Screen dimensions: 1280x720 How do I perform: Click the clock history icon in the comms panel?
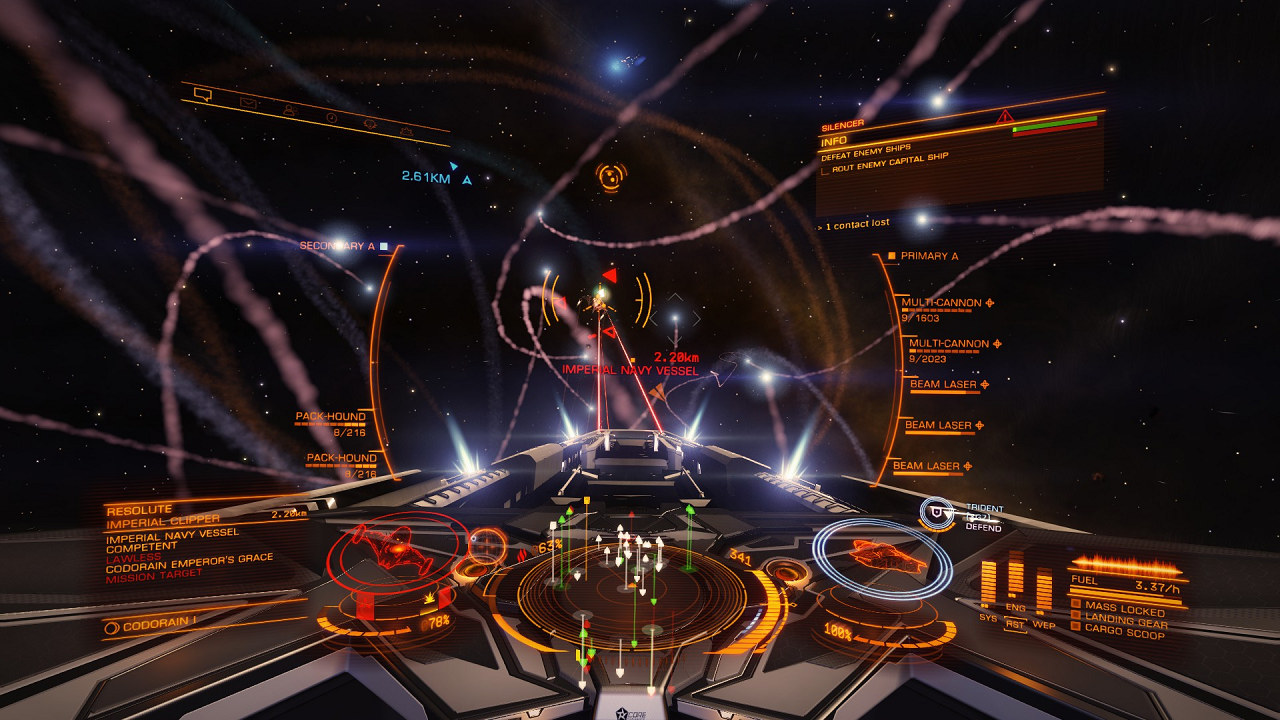[x=333, y=118]
